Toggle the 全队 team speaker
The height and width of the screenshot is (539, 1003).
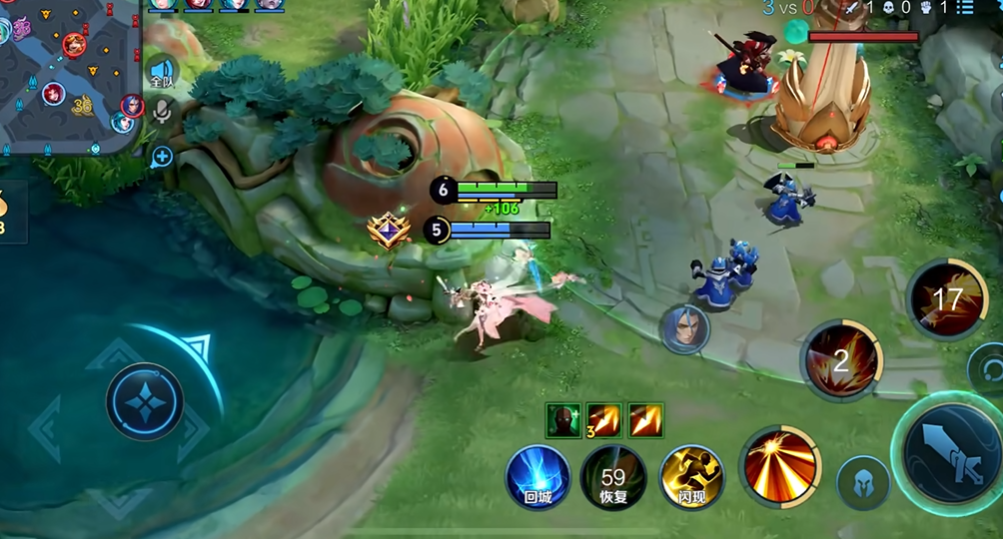coord(162,72)
